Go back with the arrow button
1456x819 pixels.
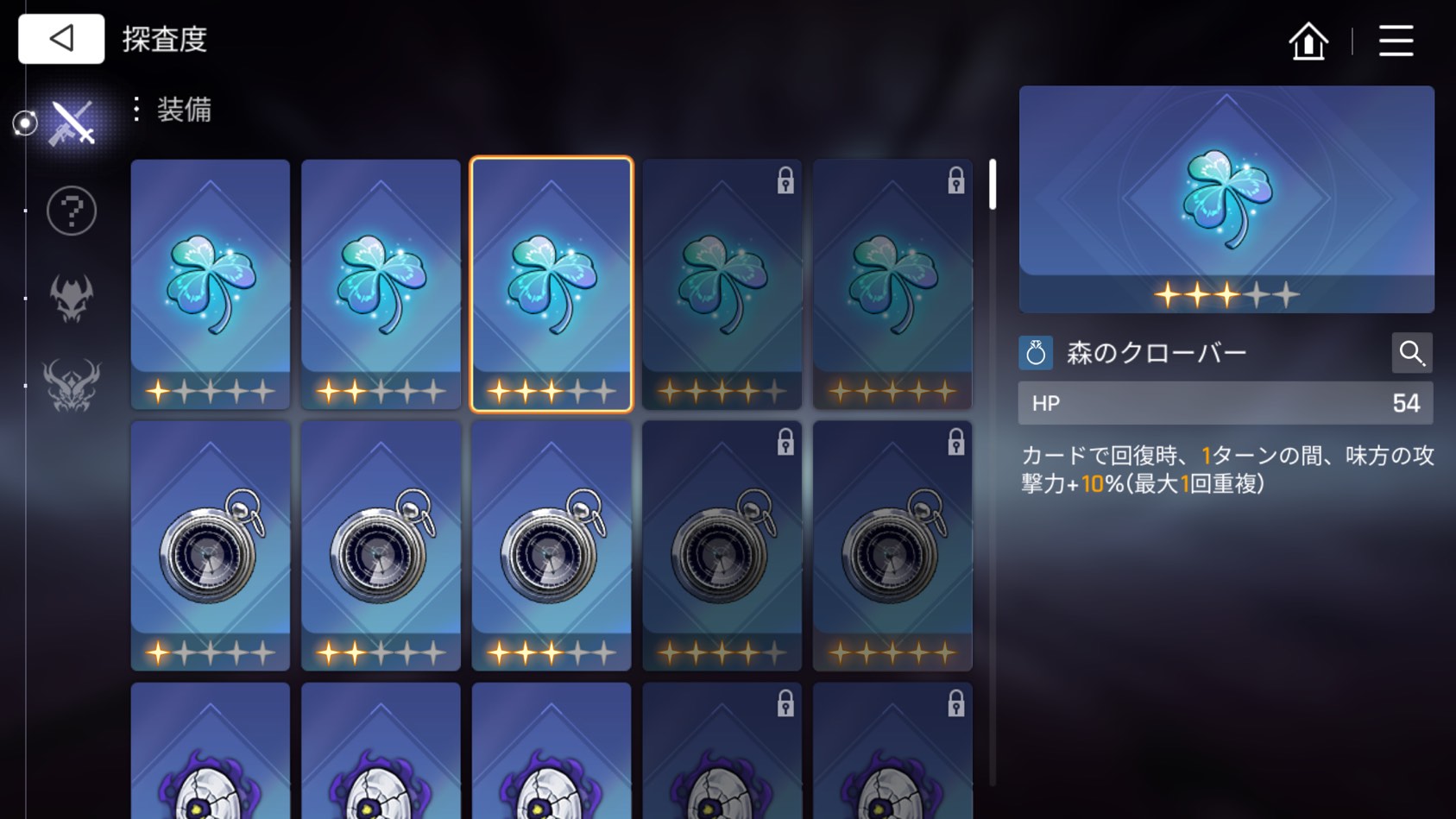tap(61, 39)
